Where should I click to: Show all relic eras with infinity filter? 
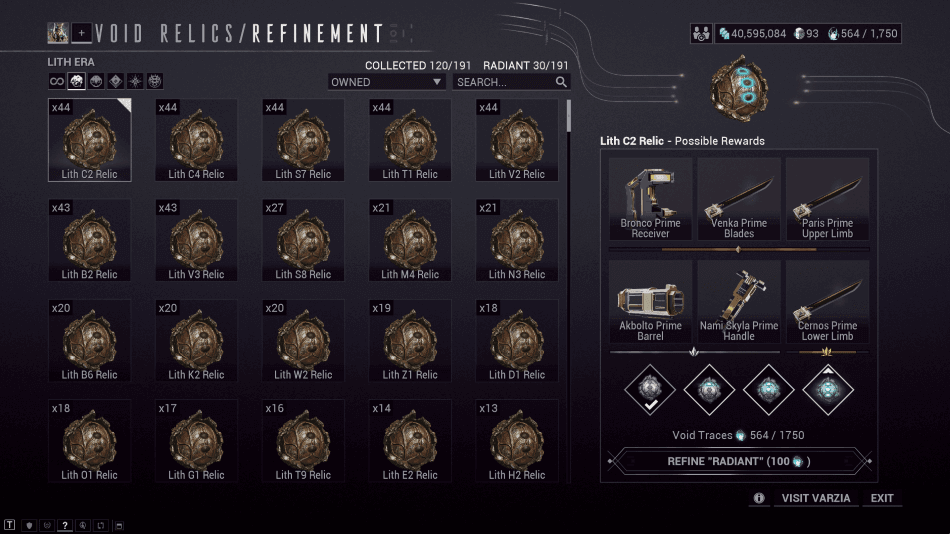coord(57,82)
